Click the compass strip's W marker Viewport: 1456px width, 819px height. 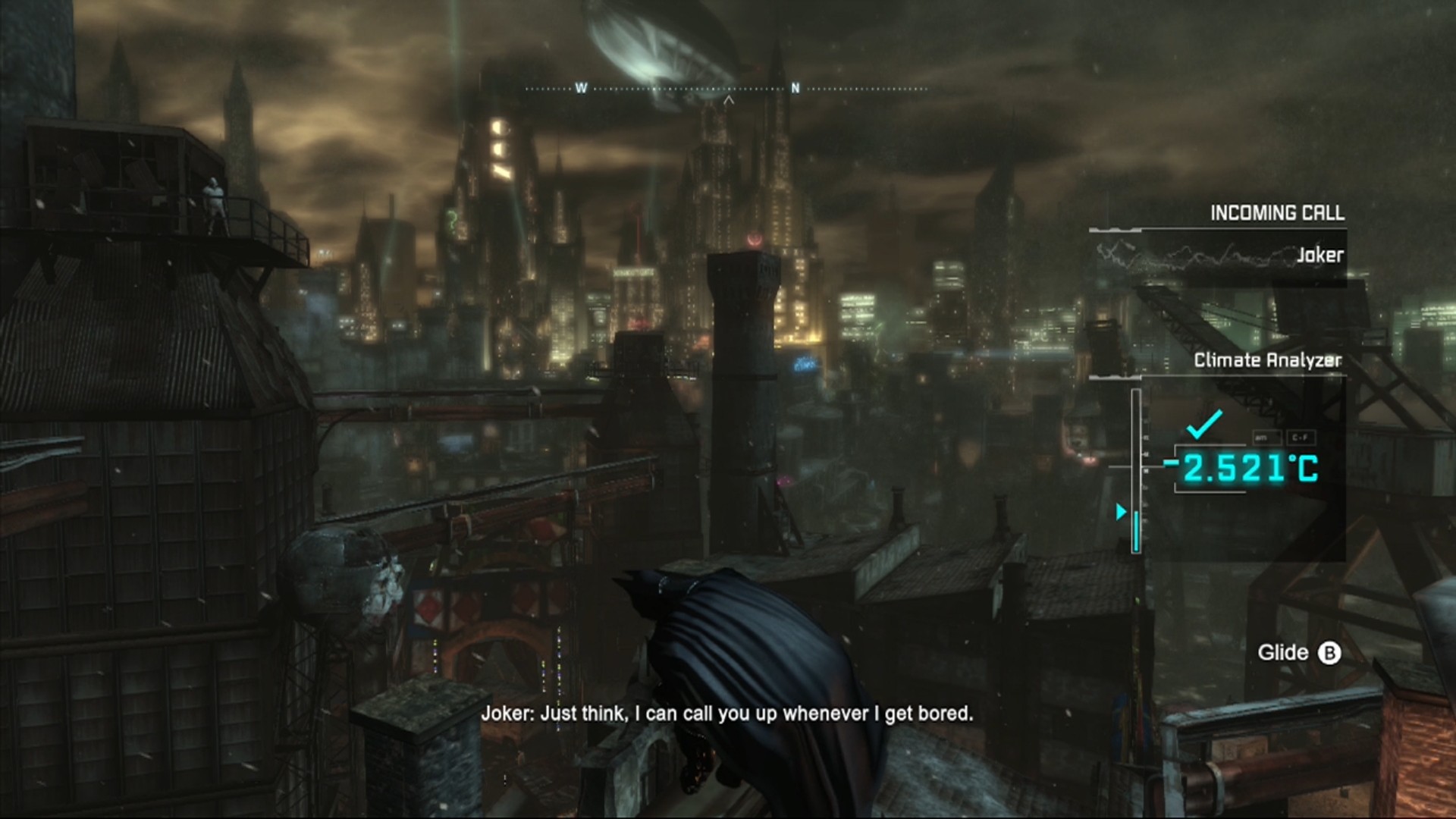[x=581, y=89]
